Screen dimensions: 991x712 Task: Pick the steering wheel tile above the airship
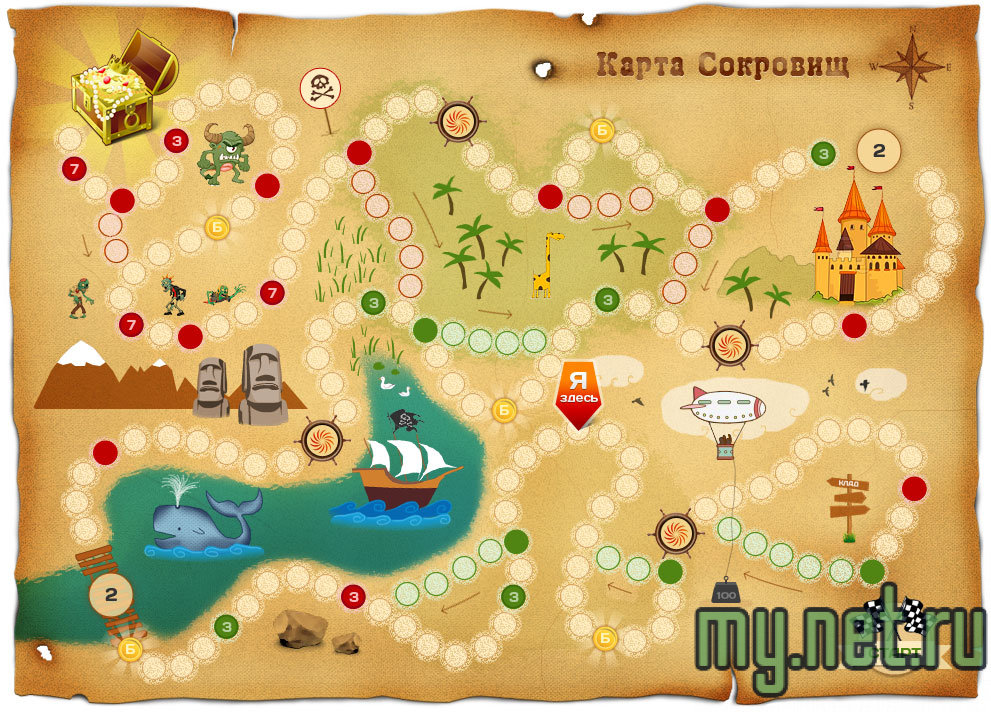click(x=728, y=345)
